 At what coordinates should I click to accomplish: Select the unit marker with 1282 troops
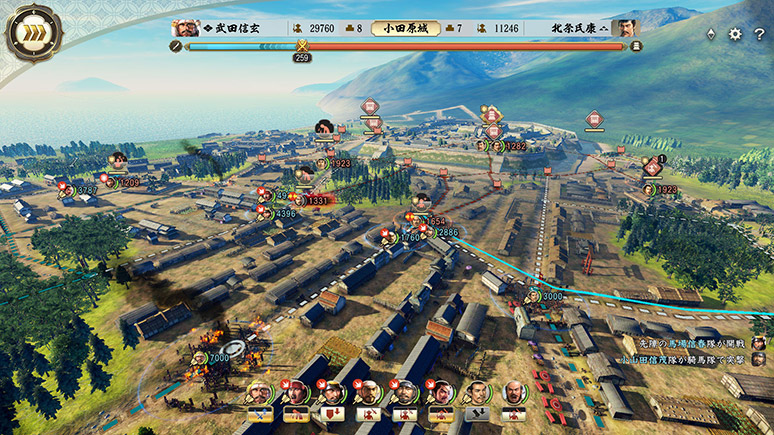(513, 146)
